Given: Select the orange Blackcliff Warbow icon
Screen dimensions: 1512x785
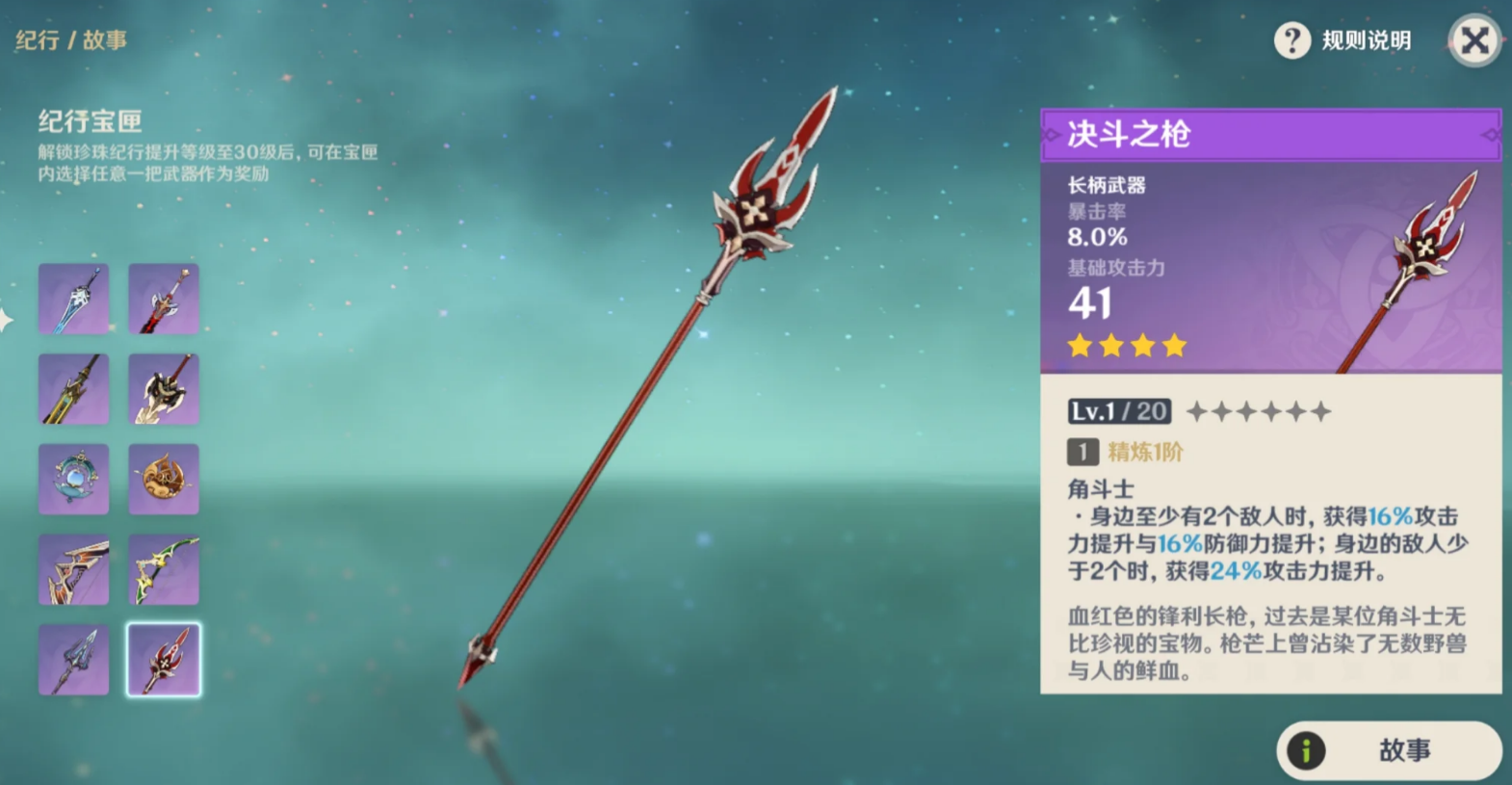Looking at the screenshot, I should click(73, 568).
